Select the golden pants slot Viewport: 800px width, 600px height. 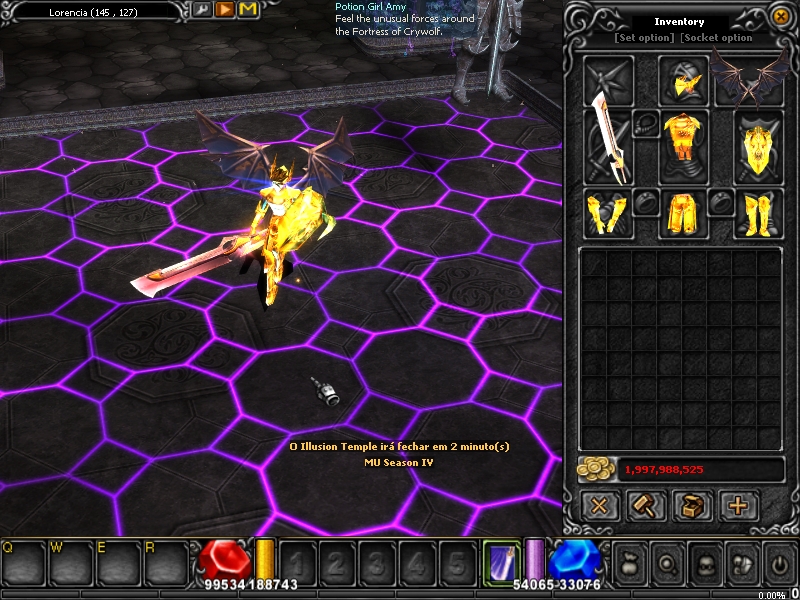click(684, 213)
